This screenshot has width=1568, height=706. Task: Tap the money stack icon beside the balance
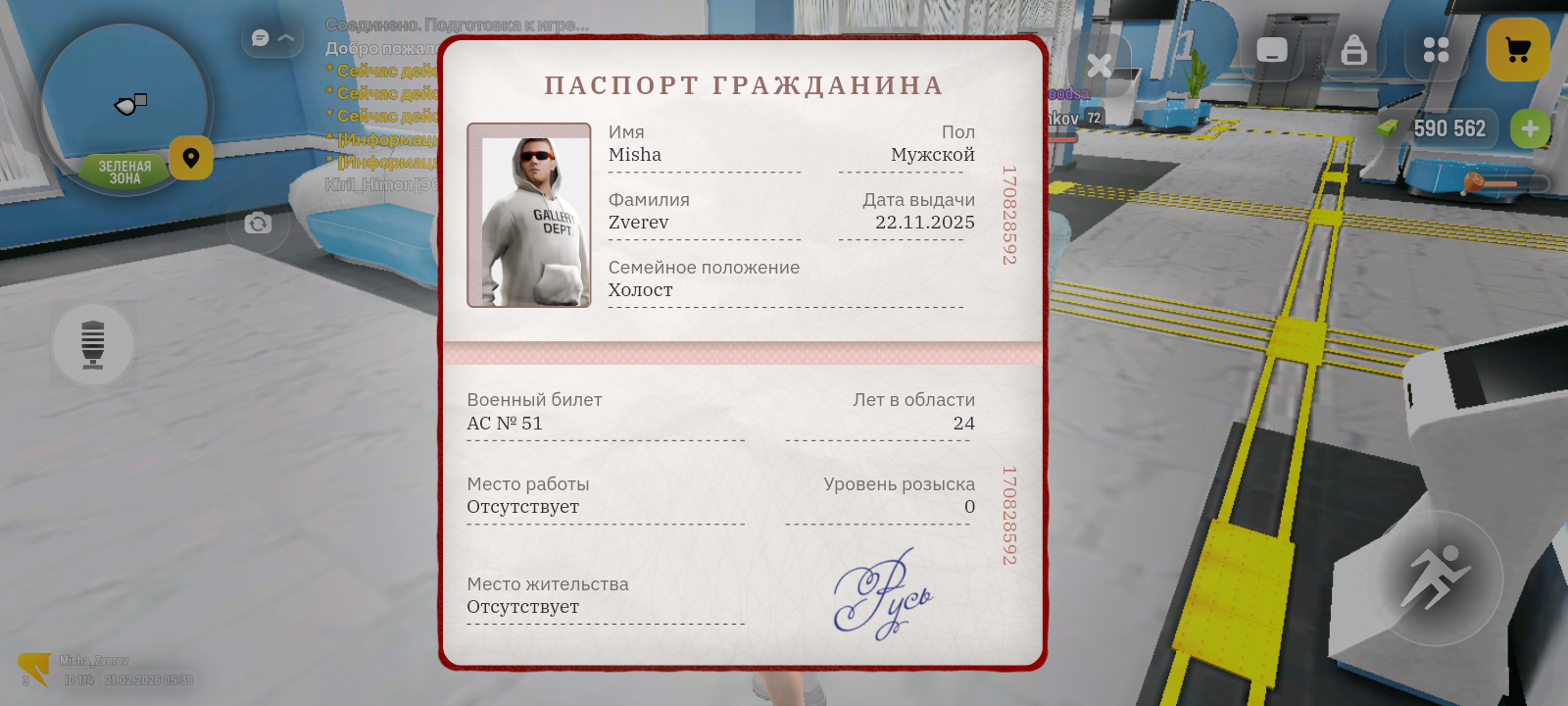pyautogui.click(x=1389, y=128)
